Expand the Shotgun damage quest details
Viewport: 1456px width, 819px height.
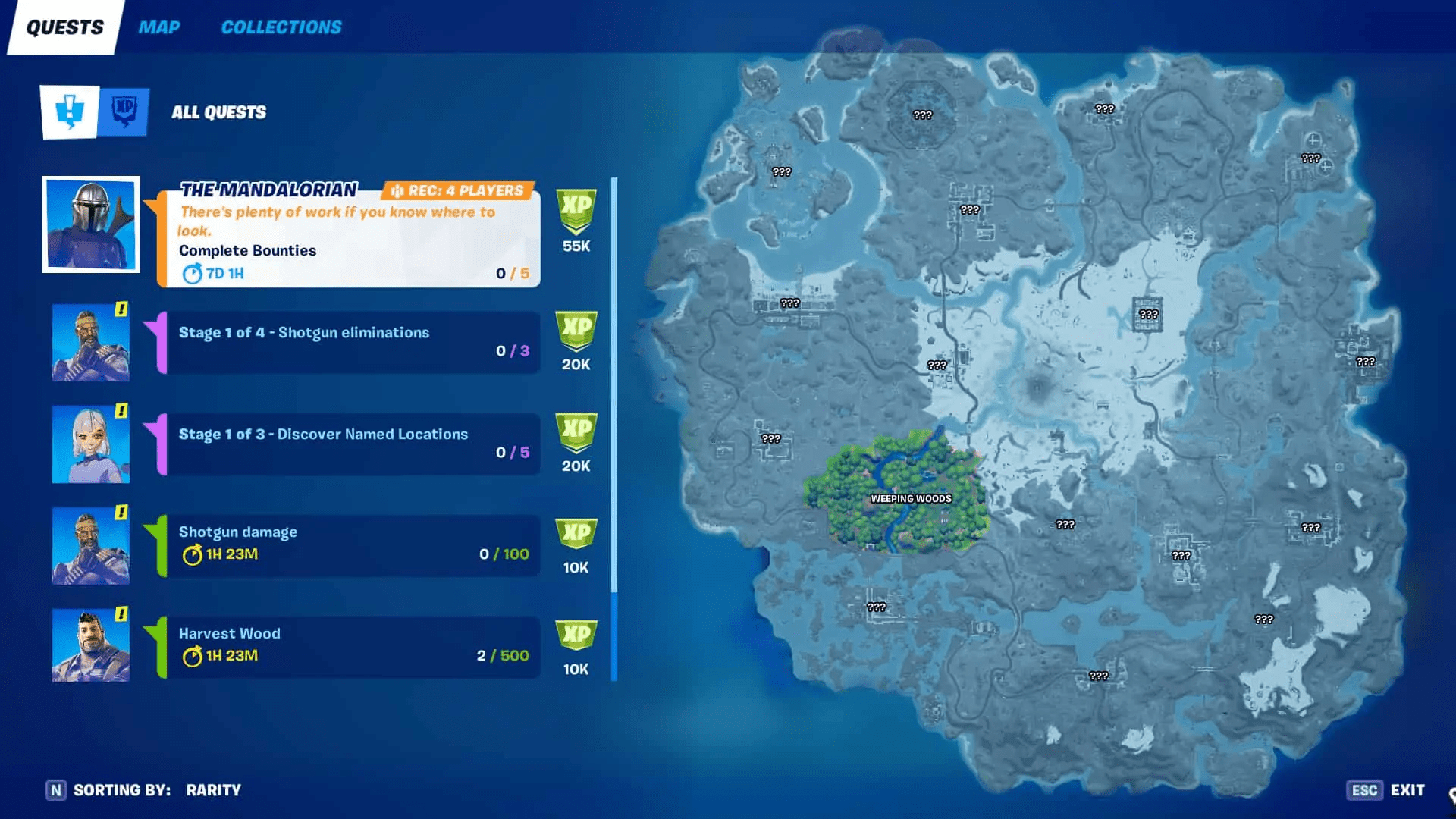(x=349, y=544)
